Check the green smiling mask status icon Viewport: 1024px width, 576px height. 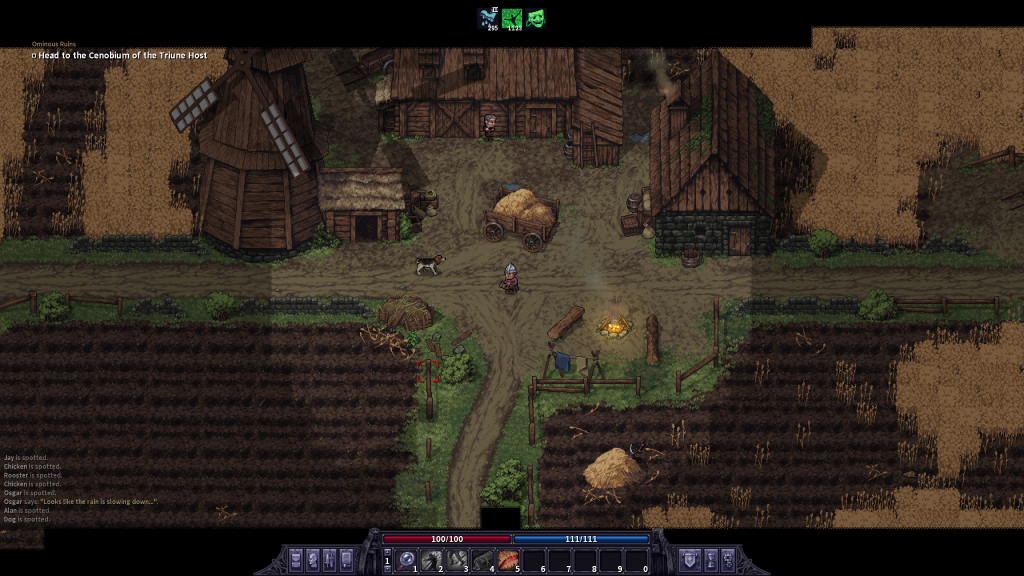tap(537, 17)
